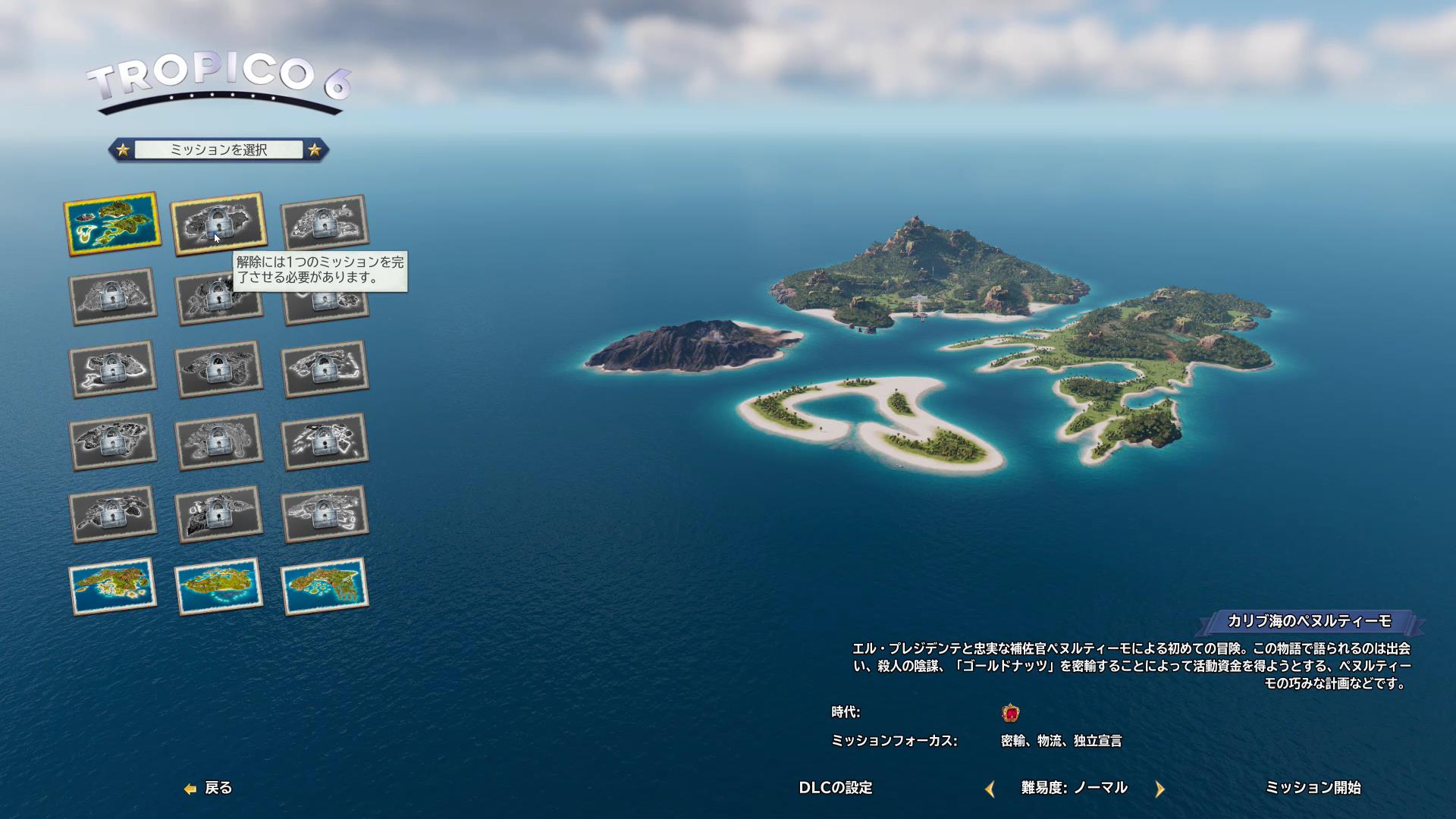
Task: Choose the white-framed map with a bay of islets
Action: click(x=325, y=585)
